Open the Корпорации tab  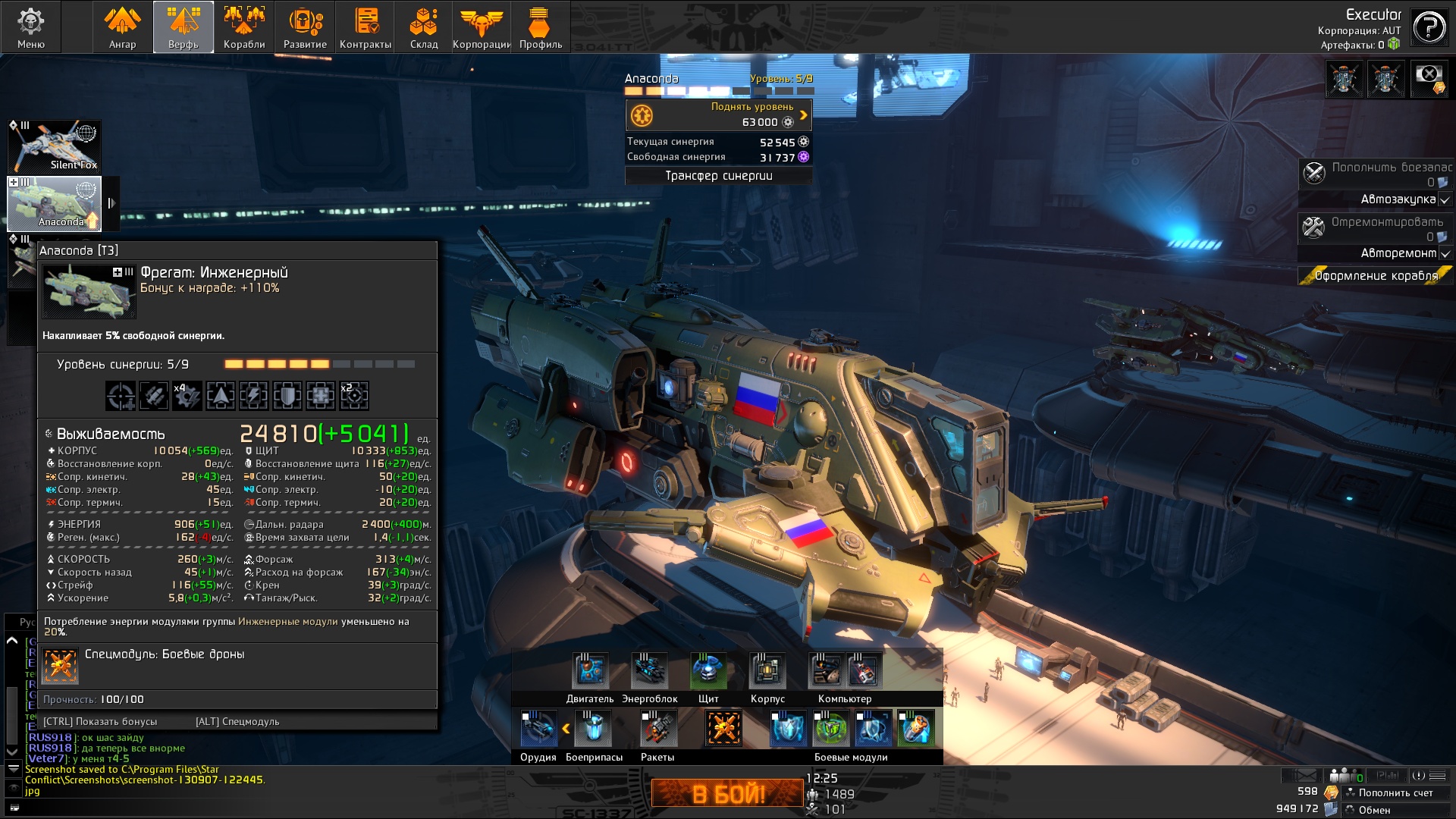click(x=482, y=27)
